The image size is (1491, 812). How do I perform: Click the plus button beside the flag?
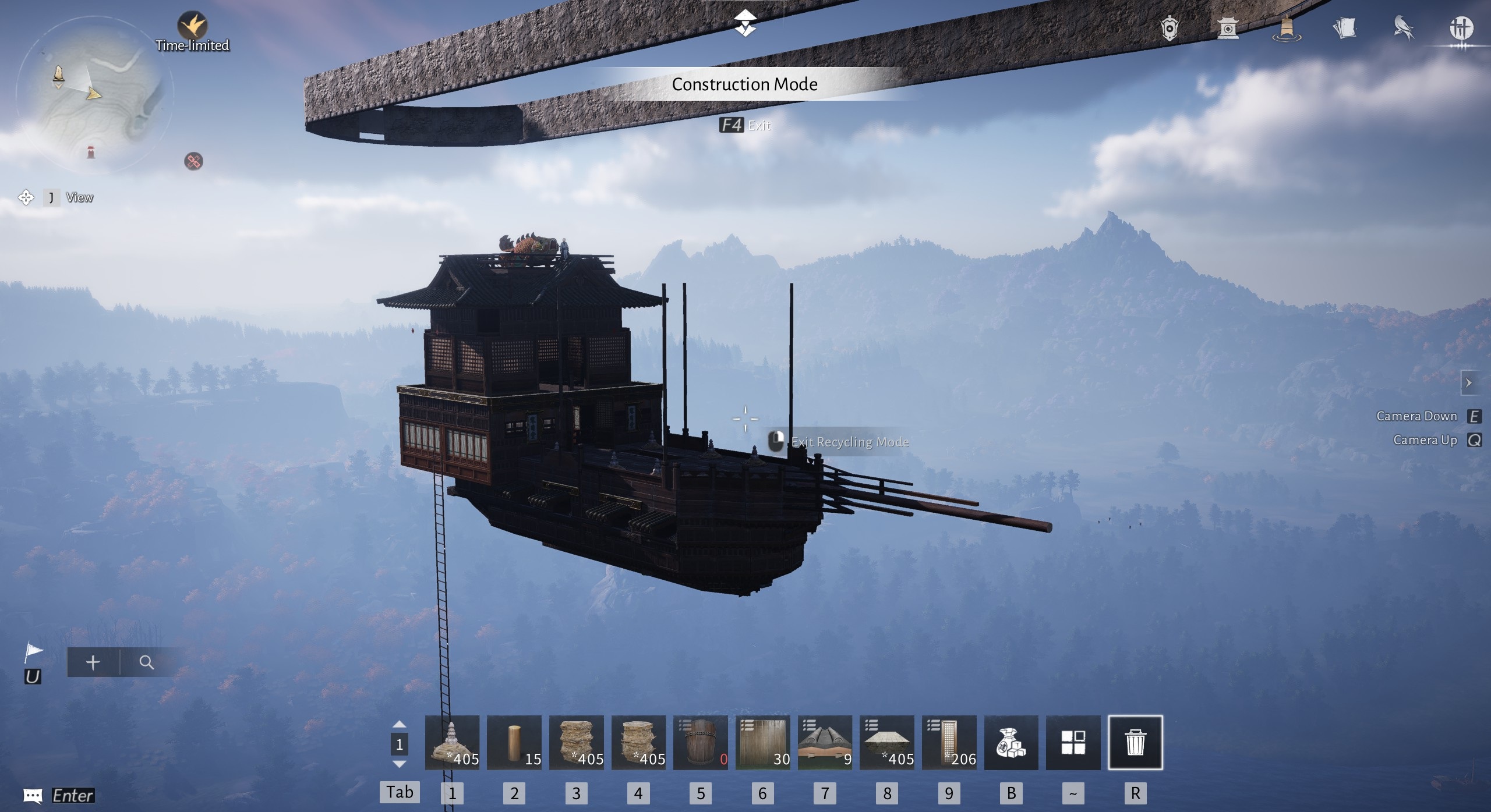pos(93,662)
